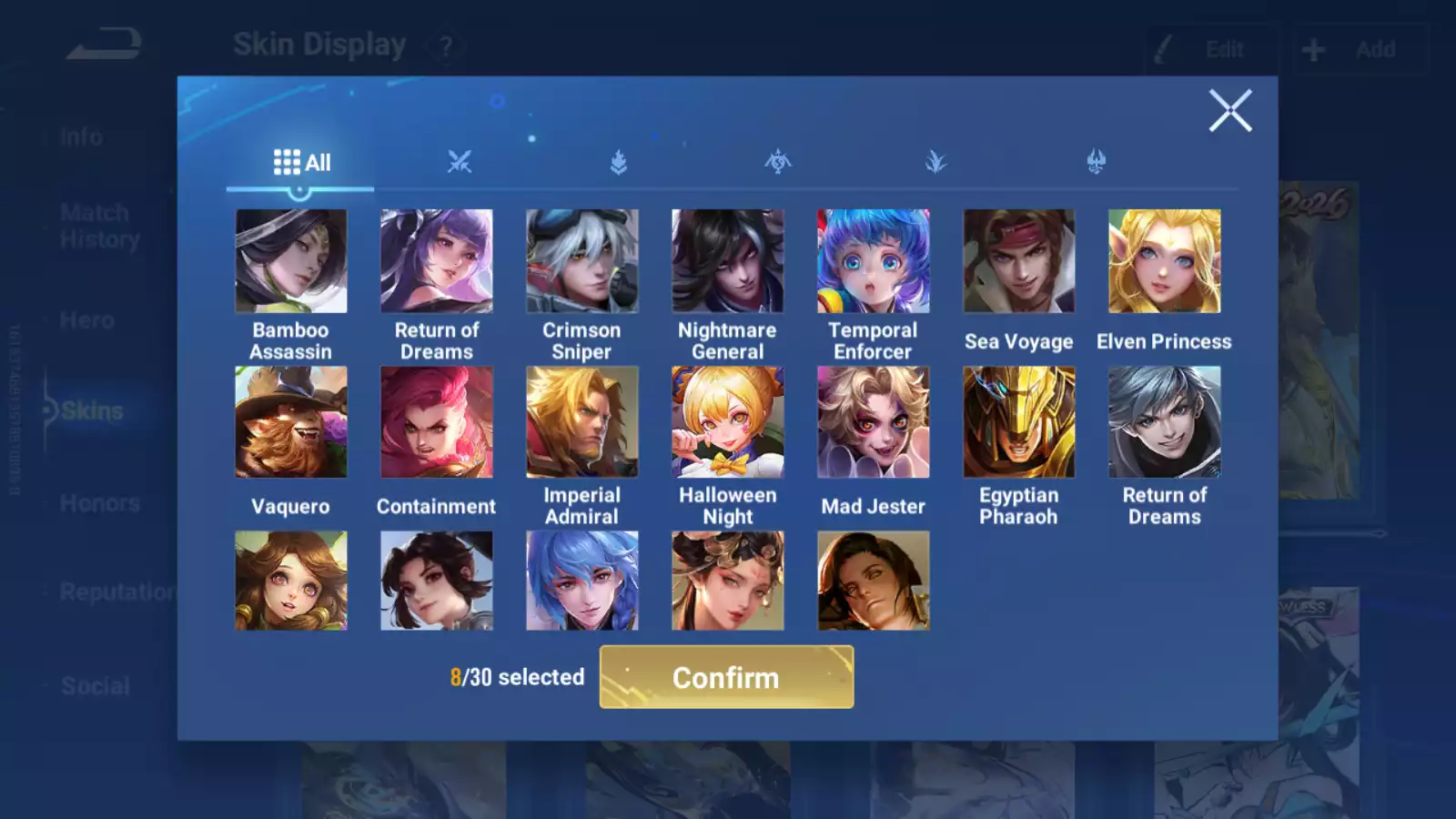
Task: Click the insect emblem class filter icon
Action: pos(778,162)
